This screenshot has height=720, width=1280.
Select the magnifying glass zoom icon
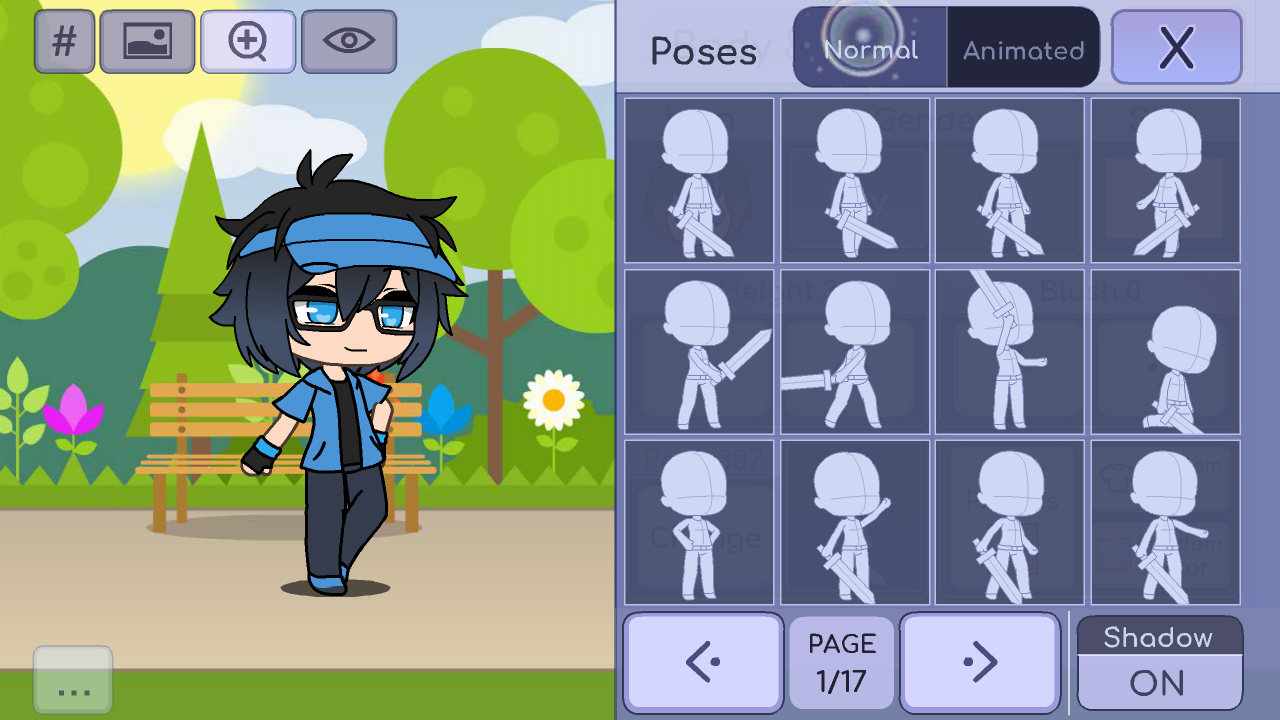click(x=247, y=41)
